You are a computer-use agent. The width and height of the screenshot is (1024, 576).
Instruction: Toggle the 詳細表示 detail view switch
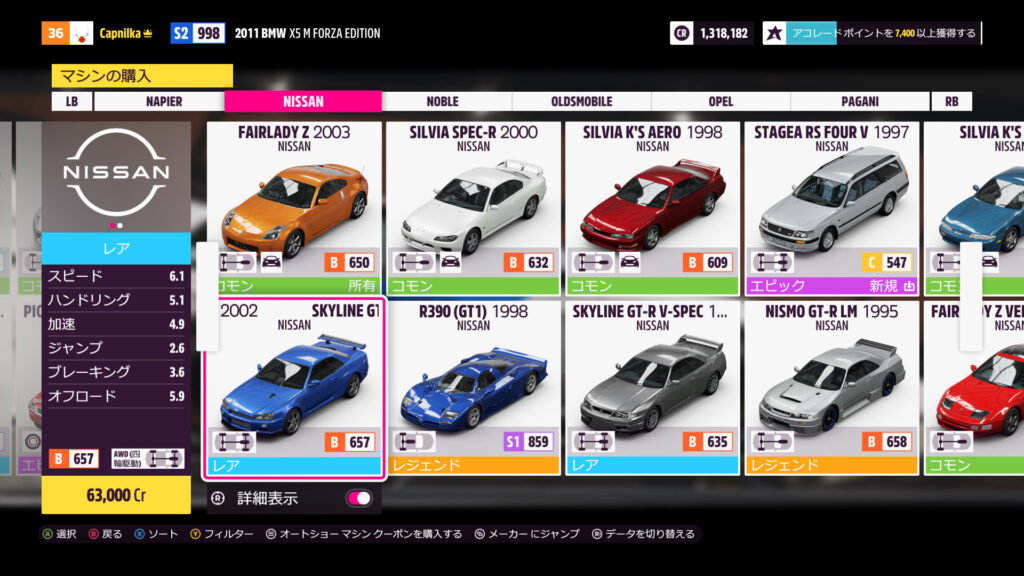point(358,498)
